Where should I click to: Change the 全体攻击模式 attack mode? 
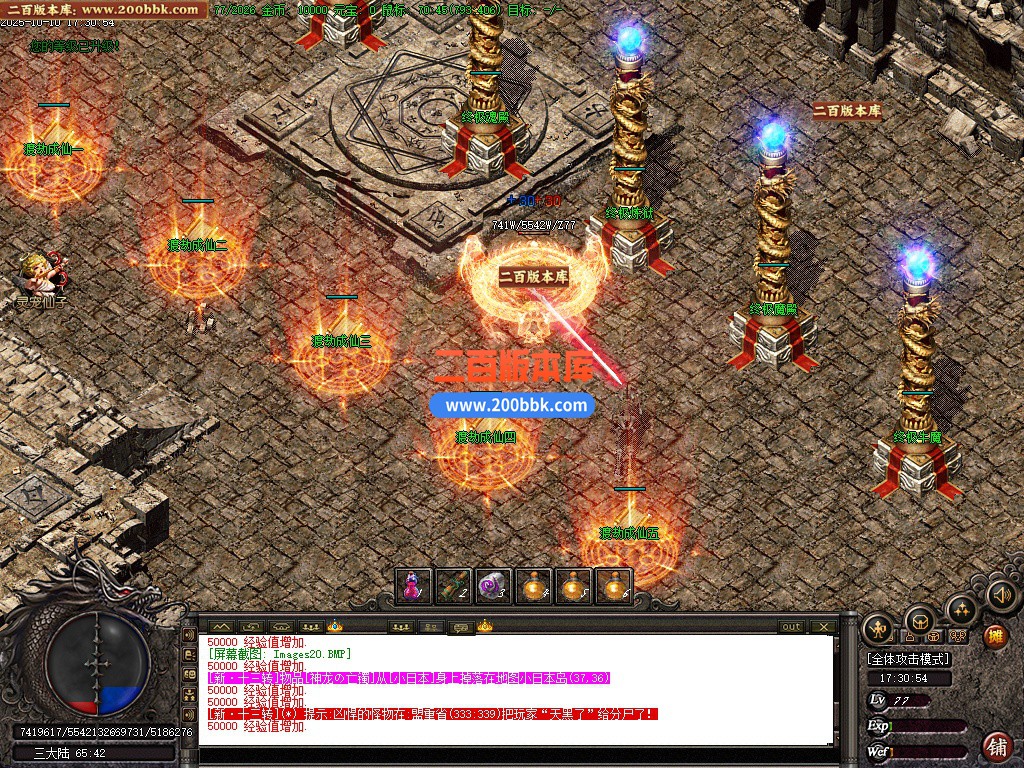[x=908, y=660]
